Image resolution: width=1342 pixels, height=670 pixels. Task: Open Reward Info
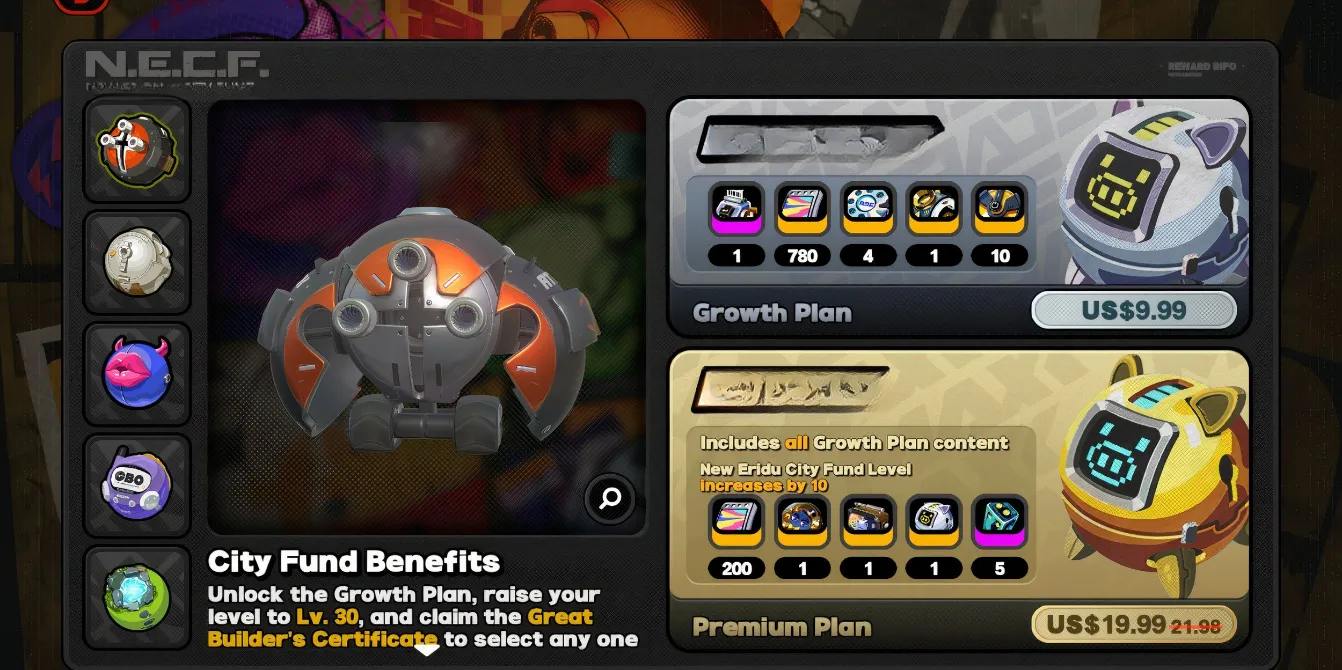pyautogui.click(x=1202, y=67)
